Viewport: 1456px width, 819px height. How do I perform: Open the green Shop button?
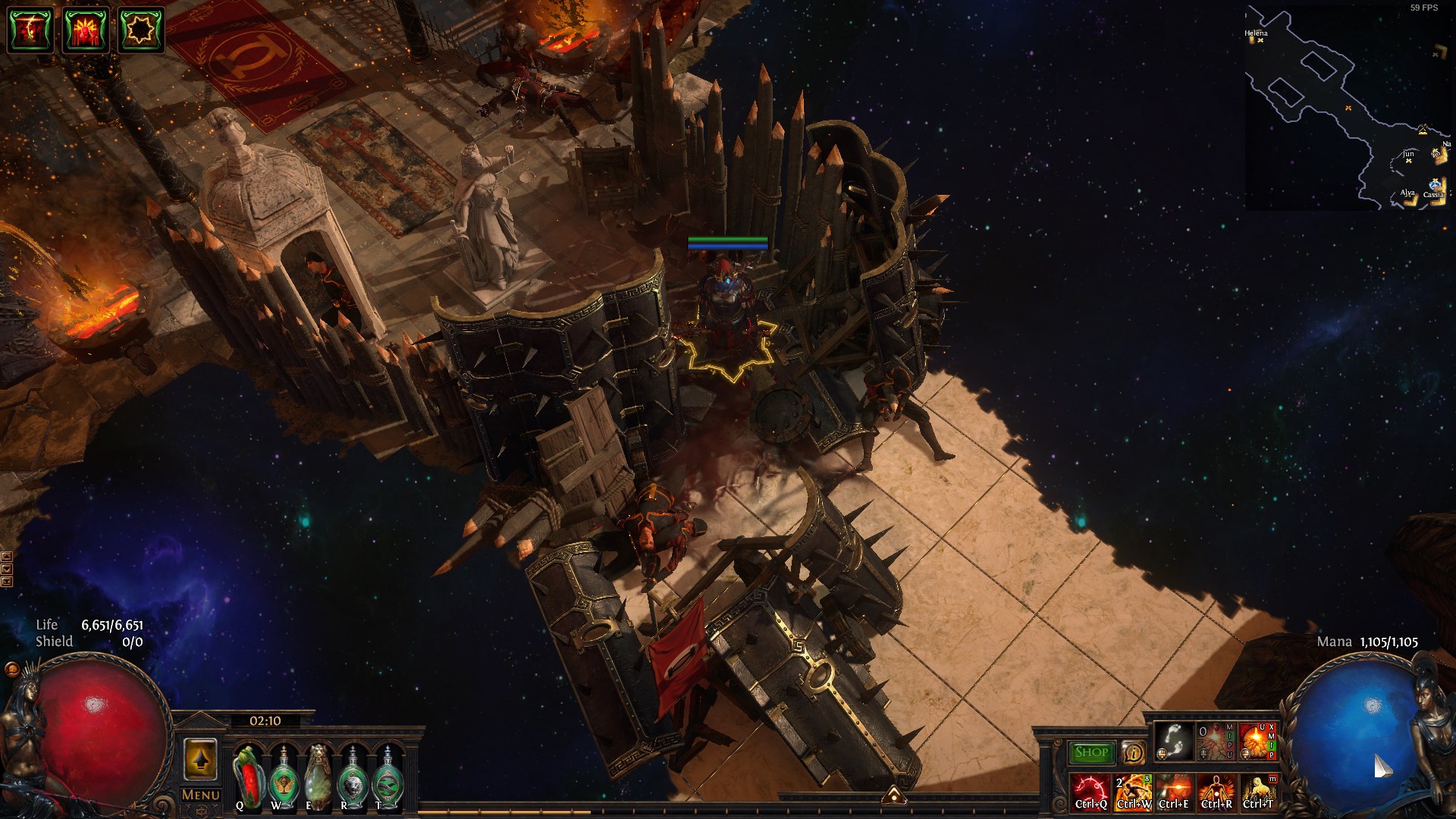click(x=1091, y=752)
